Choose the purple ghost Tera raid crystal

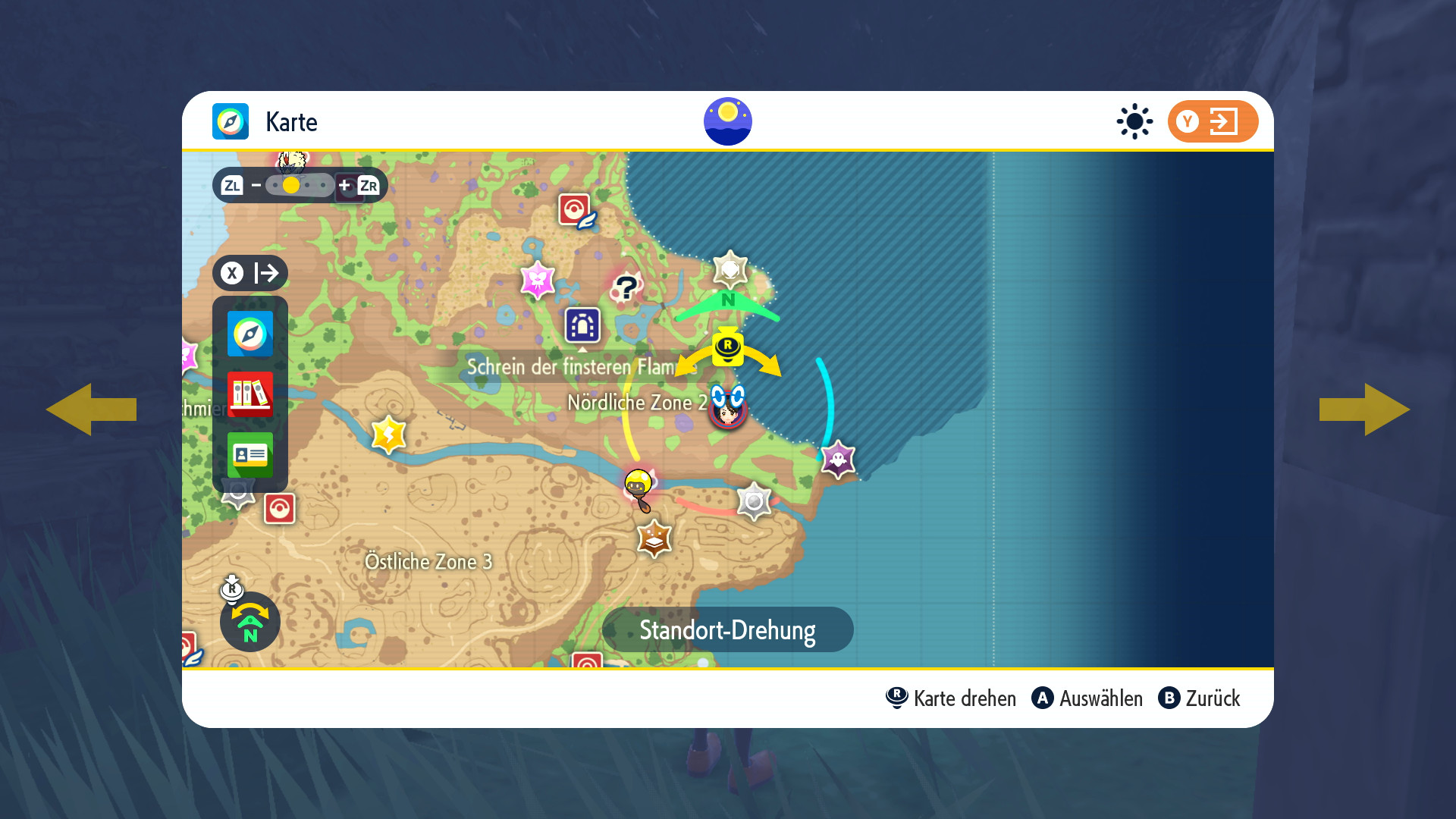[x=838, y=460]
